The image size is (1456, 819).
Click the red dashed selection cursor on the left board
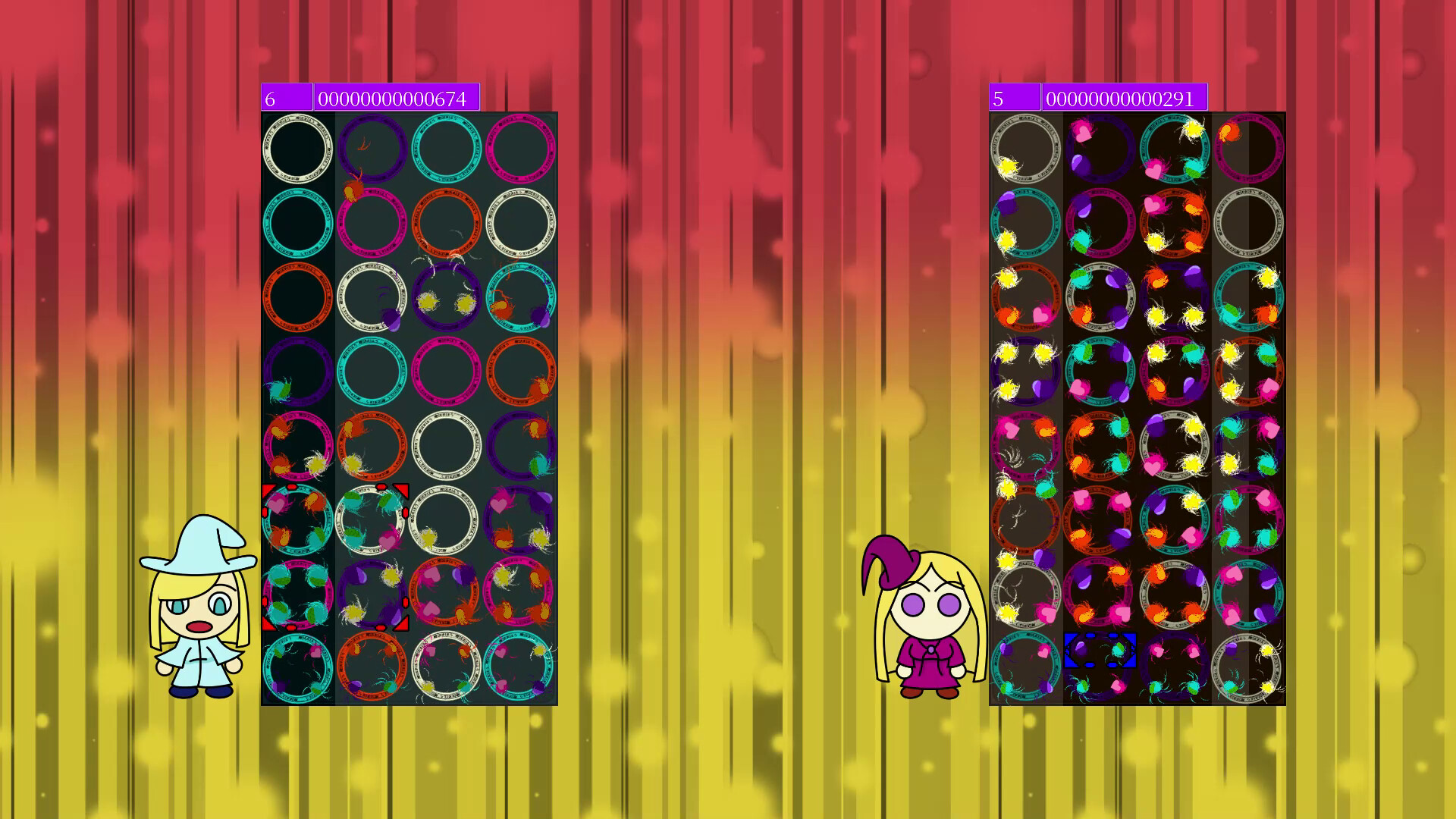(334, 557)
